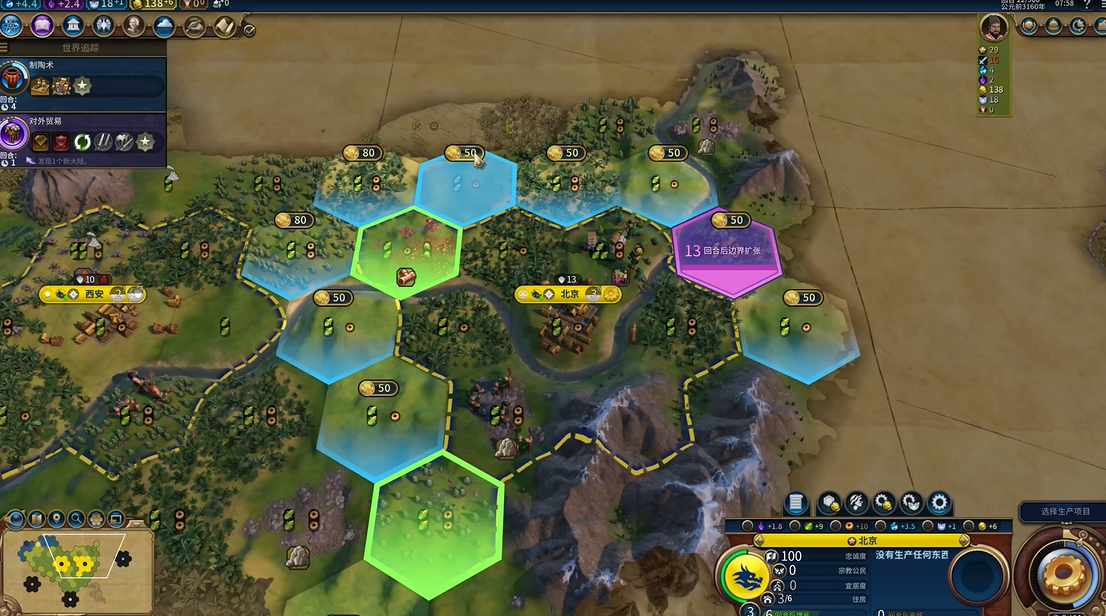Click 选择生产项目 notification button
The width and height of the screenshot is (1106, 616).
[x=1063, y=511]
